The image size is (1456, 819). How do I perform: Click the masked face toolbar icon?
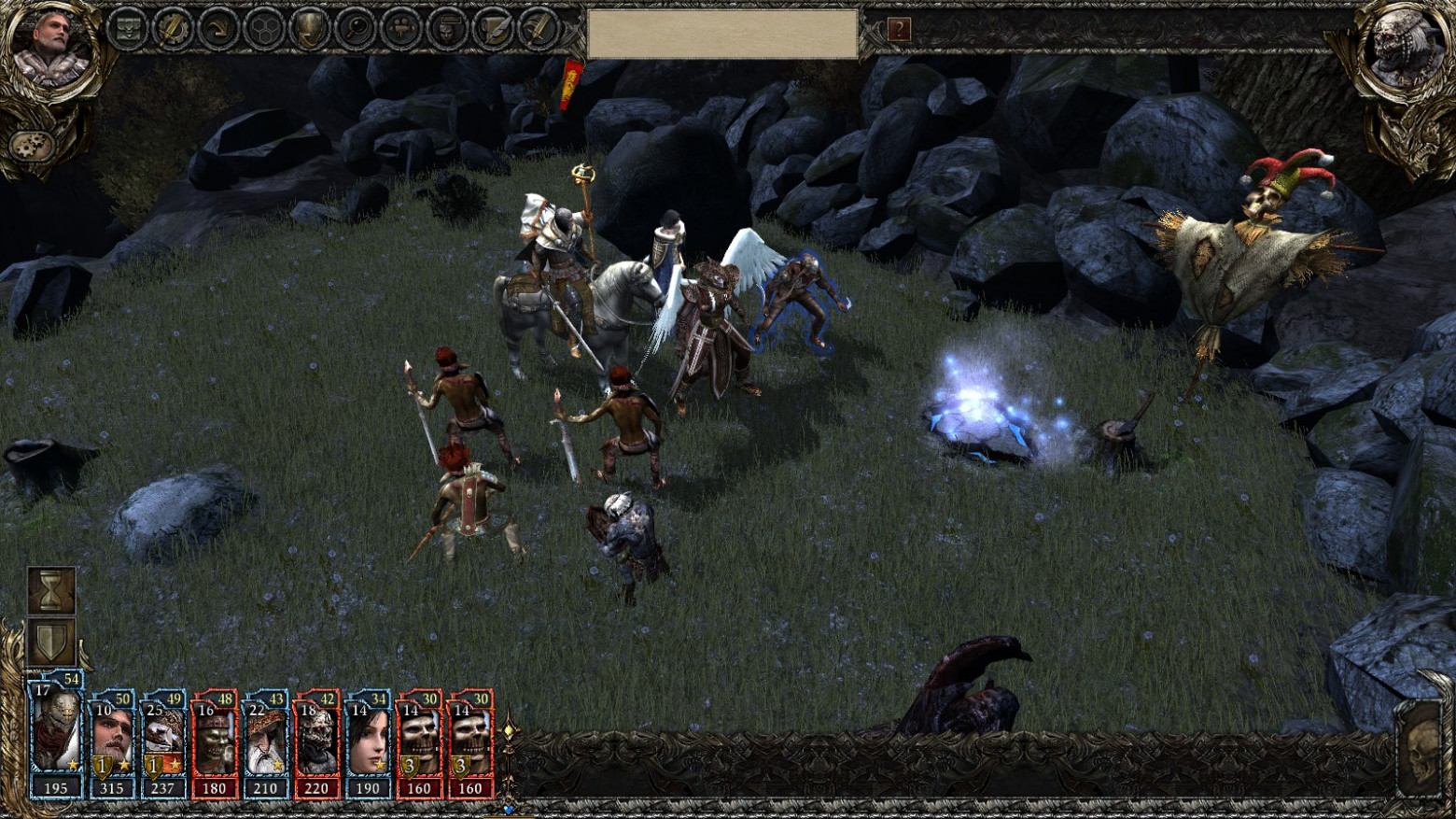(448, 29)
